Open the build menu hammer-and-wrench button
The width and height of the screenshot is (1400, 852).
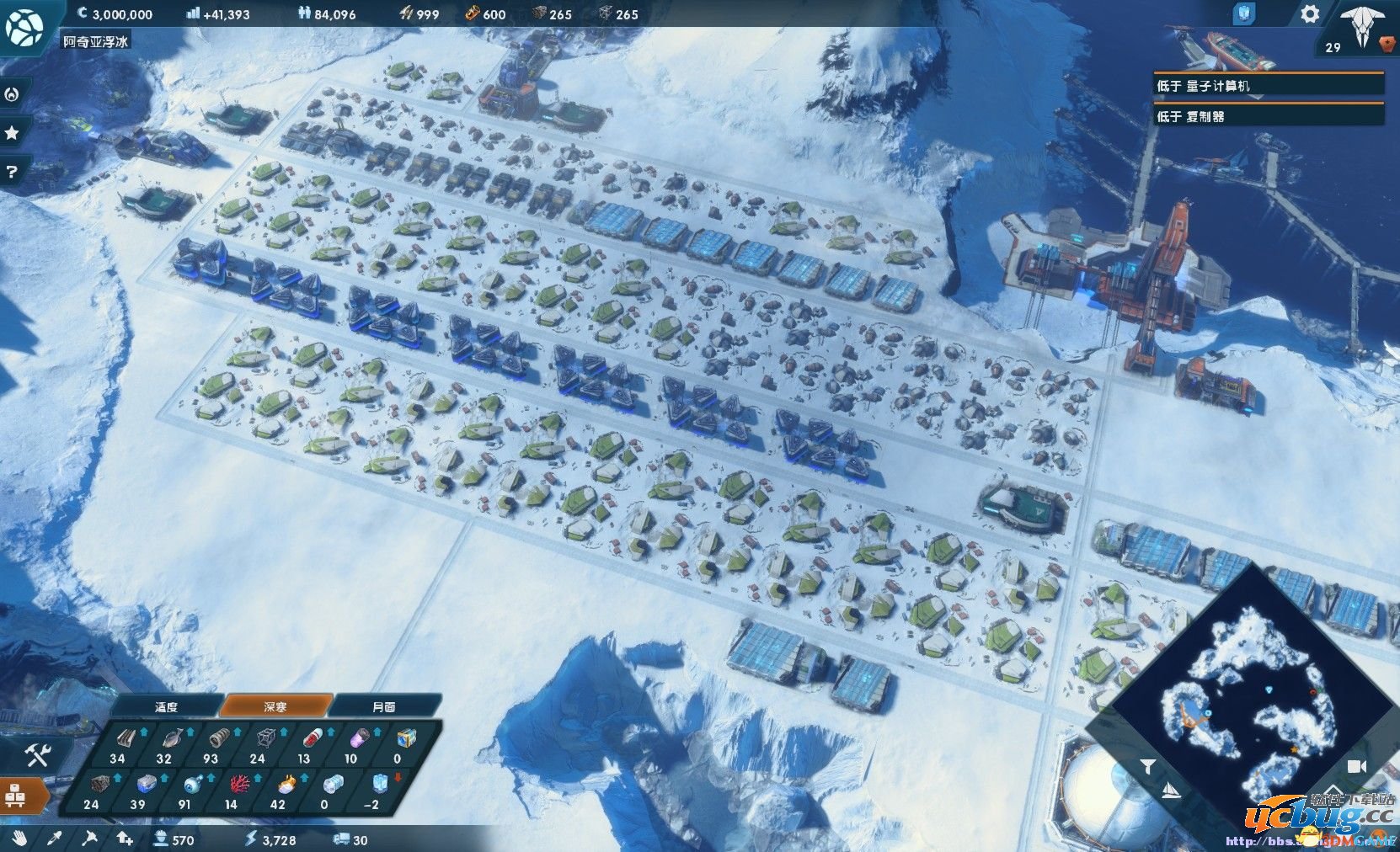click(x=36, y=755)
